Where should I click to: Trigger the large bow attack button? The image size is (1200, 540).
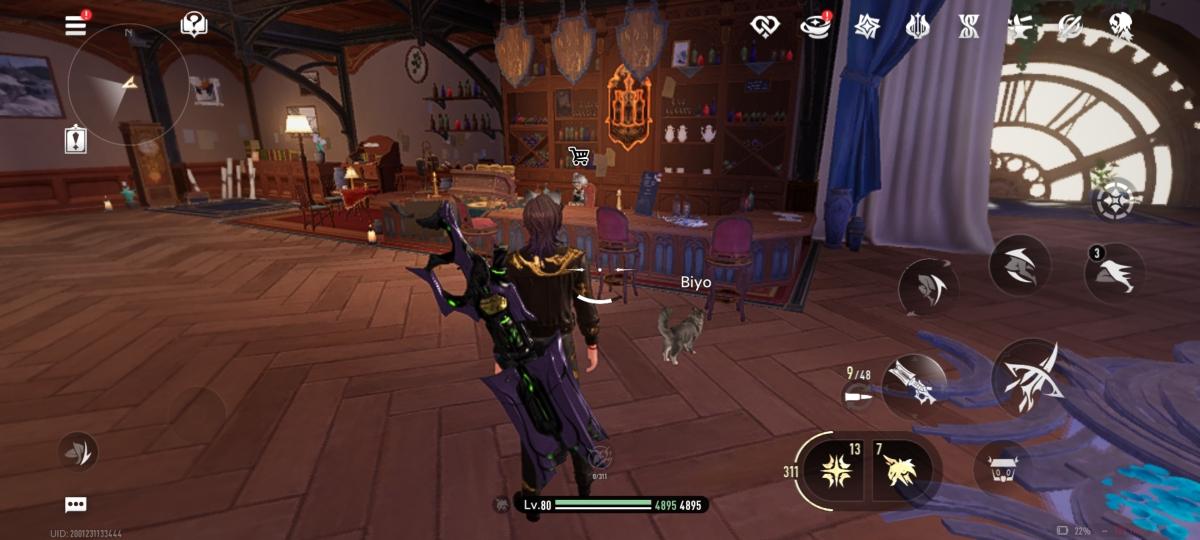click(1028, 379)
